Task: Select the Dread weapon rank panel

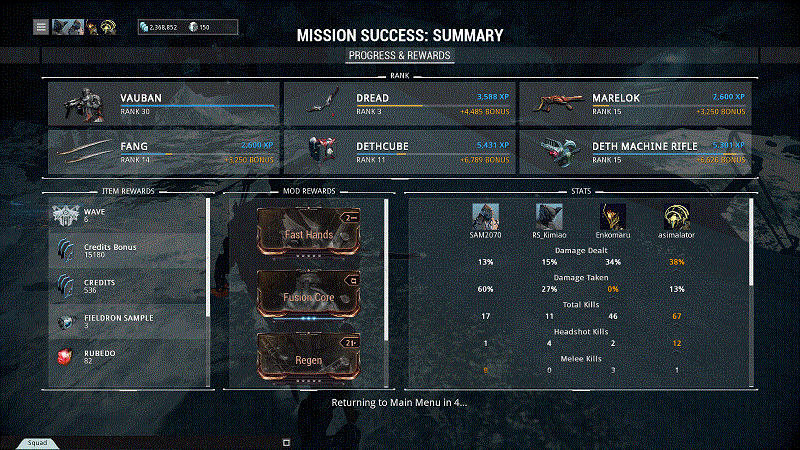Action: pos(400,104)
